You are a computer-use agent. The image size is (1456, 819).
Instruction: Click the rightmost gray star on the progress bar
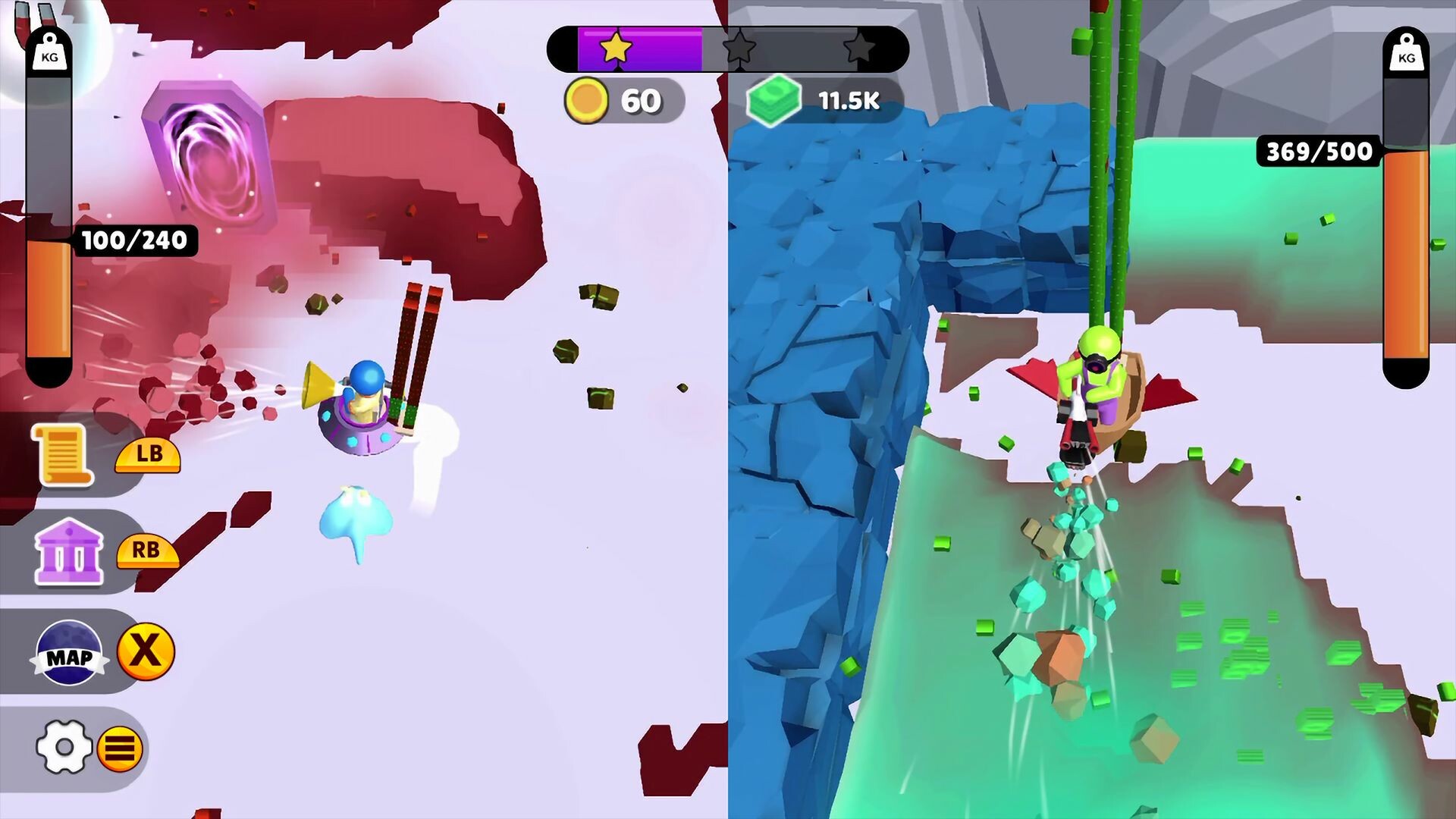click(x=861, y=49)
